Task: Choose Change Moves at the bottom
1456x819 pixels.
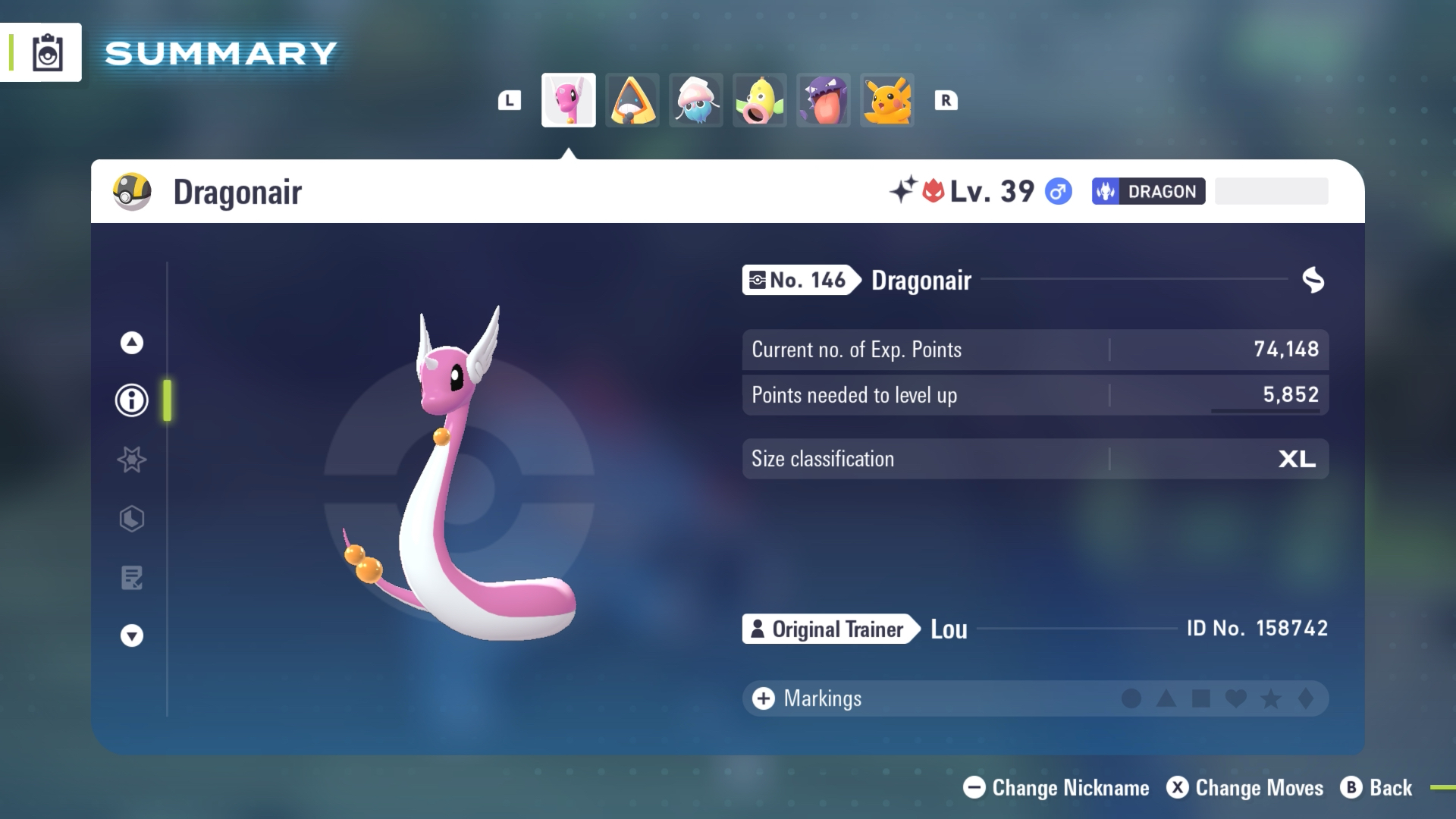Action: coord(1245,788)
